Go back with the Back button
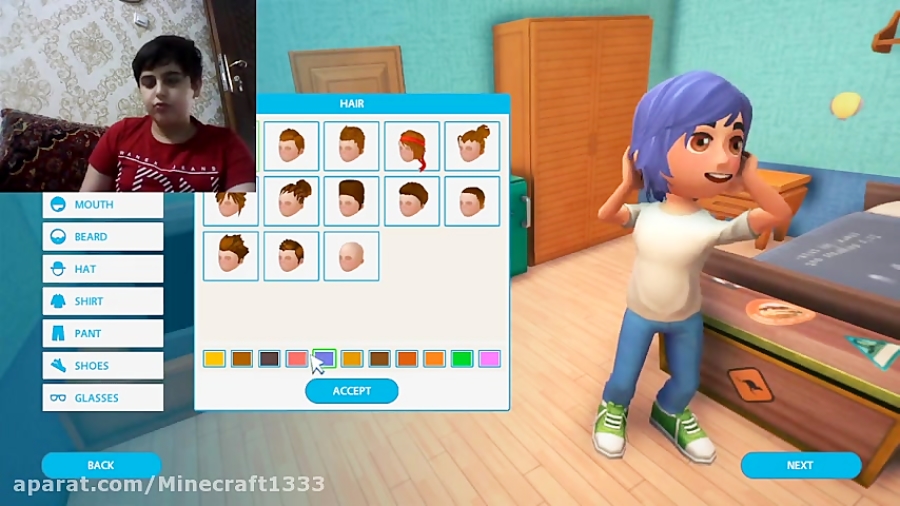The image size is (900, 506). coord(101,465)
